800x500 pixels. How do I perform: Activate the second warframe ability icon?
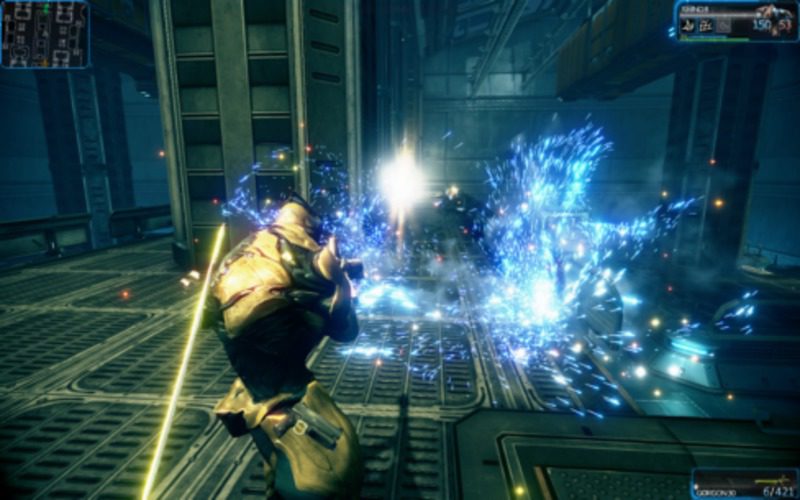tap(706, 25)
